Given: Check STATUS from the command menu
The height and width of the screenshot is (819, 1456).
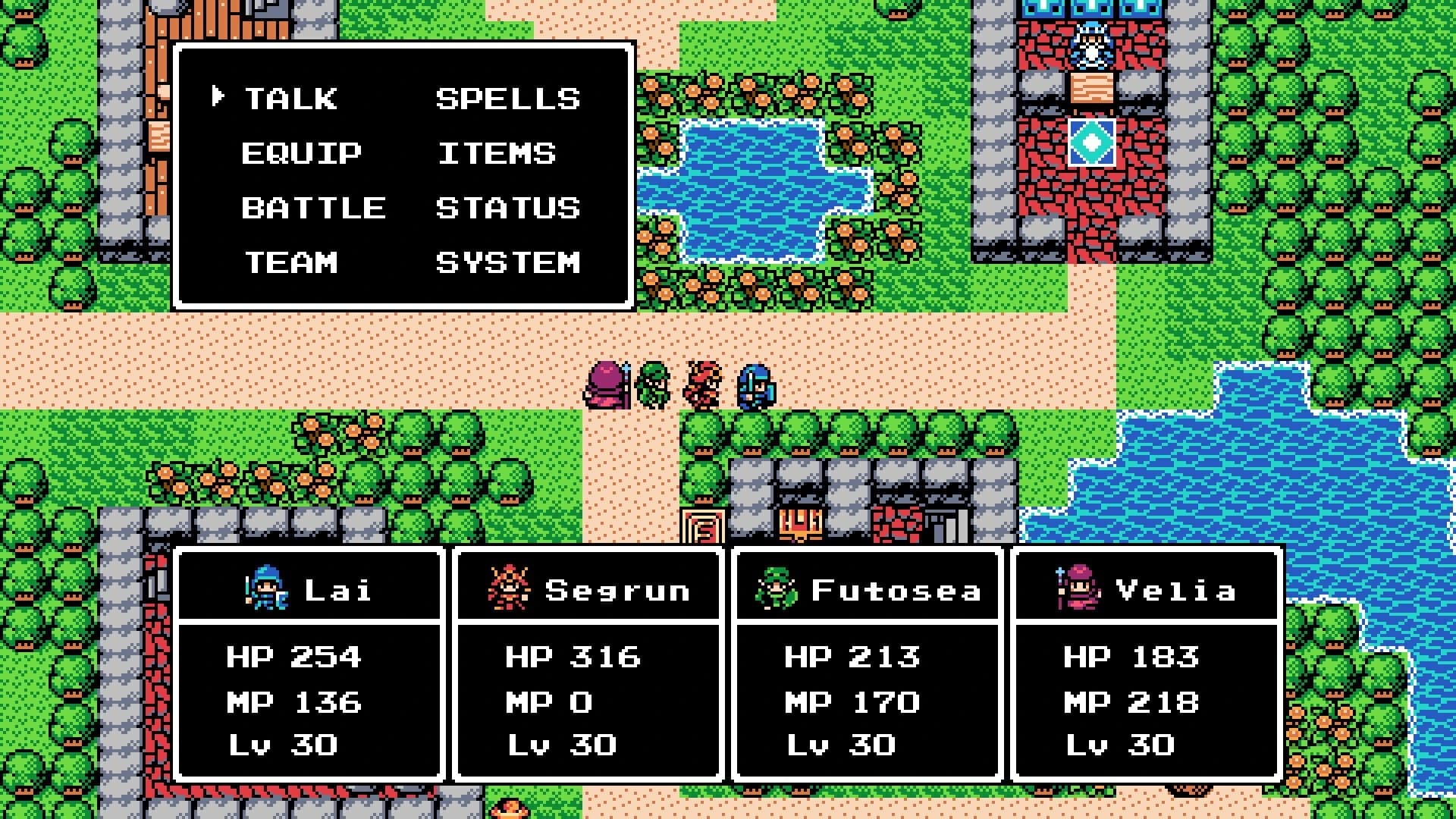Looking at the screenshot, I should pyautogui.click(x=507, y=208).
